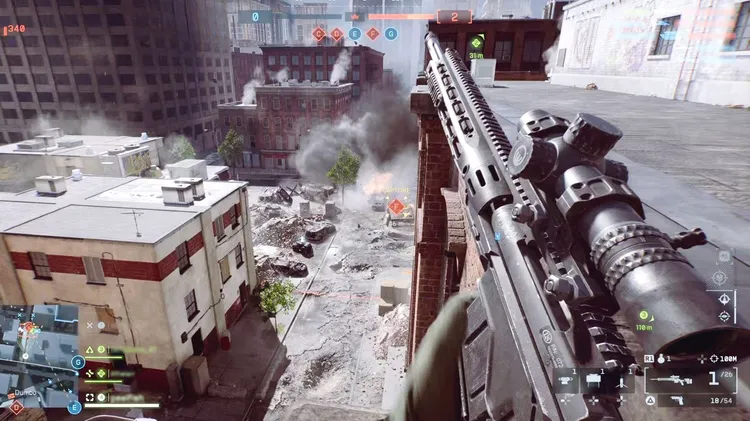Click the red enemy objective marker on the street
Screen dimensions: 750x421
click(396, 207)
